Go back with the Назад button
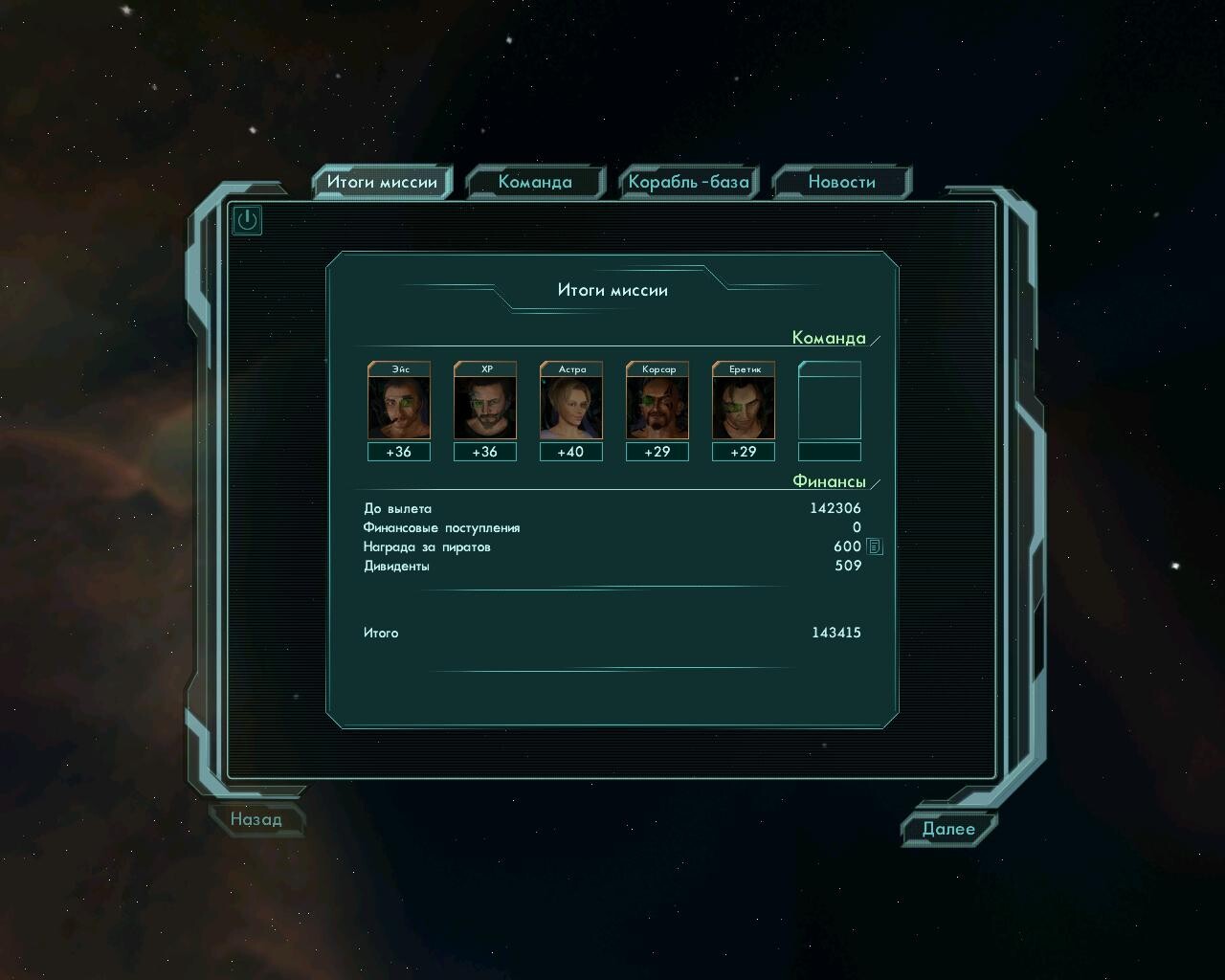This screenshot has width=1225, height=980. [256, 819]
